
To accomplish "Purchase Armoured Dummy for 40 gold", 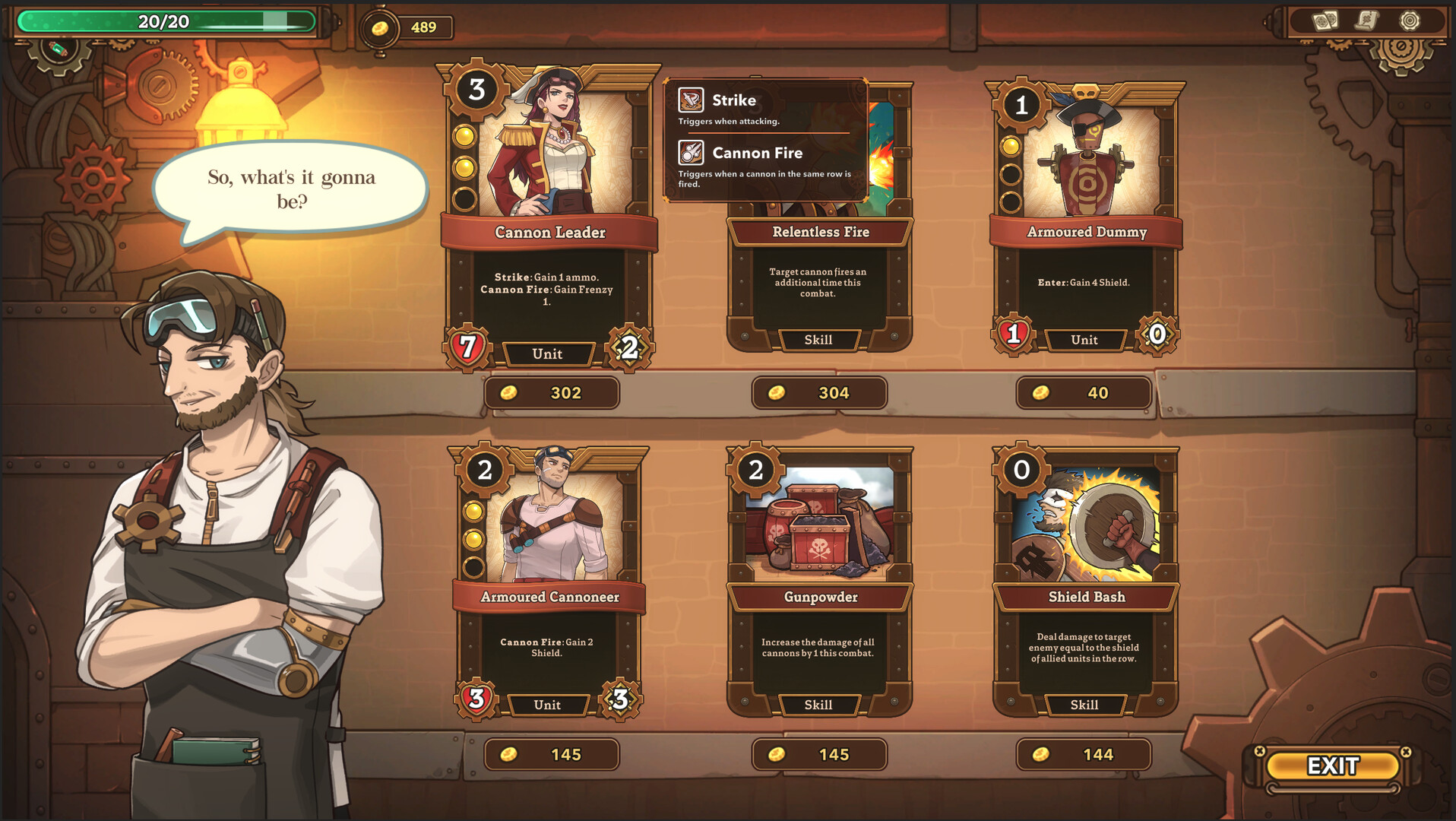I will click(1084, 393).
